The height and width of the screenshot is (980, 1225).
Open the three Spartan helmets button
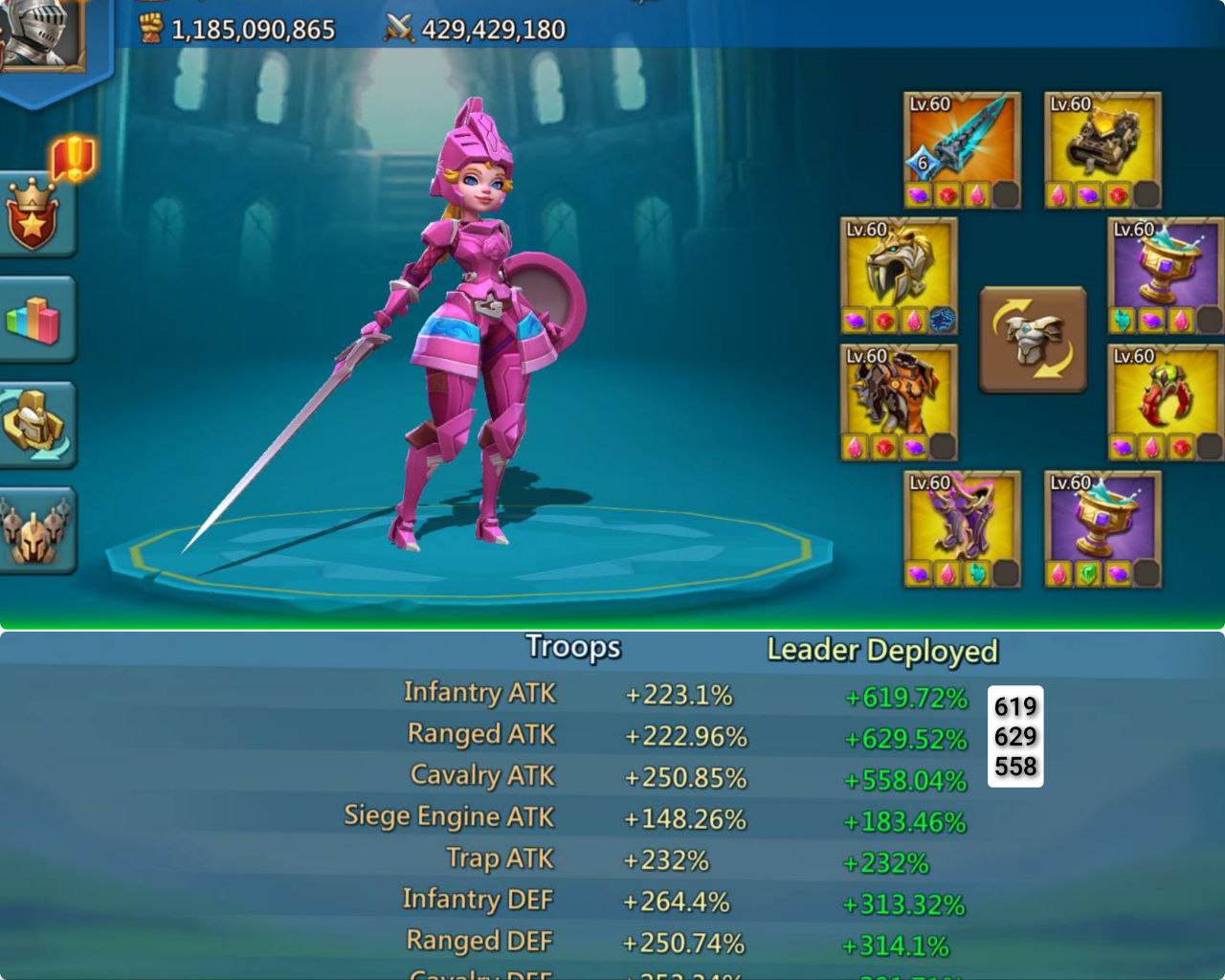click(34, 529)
